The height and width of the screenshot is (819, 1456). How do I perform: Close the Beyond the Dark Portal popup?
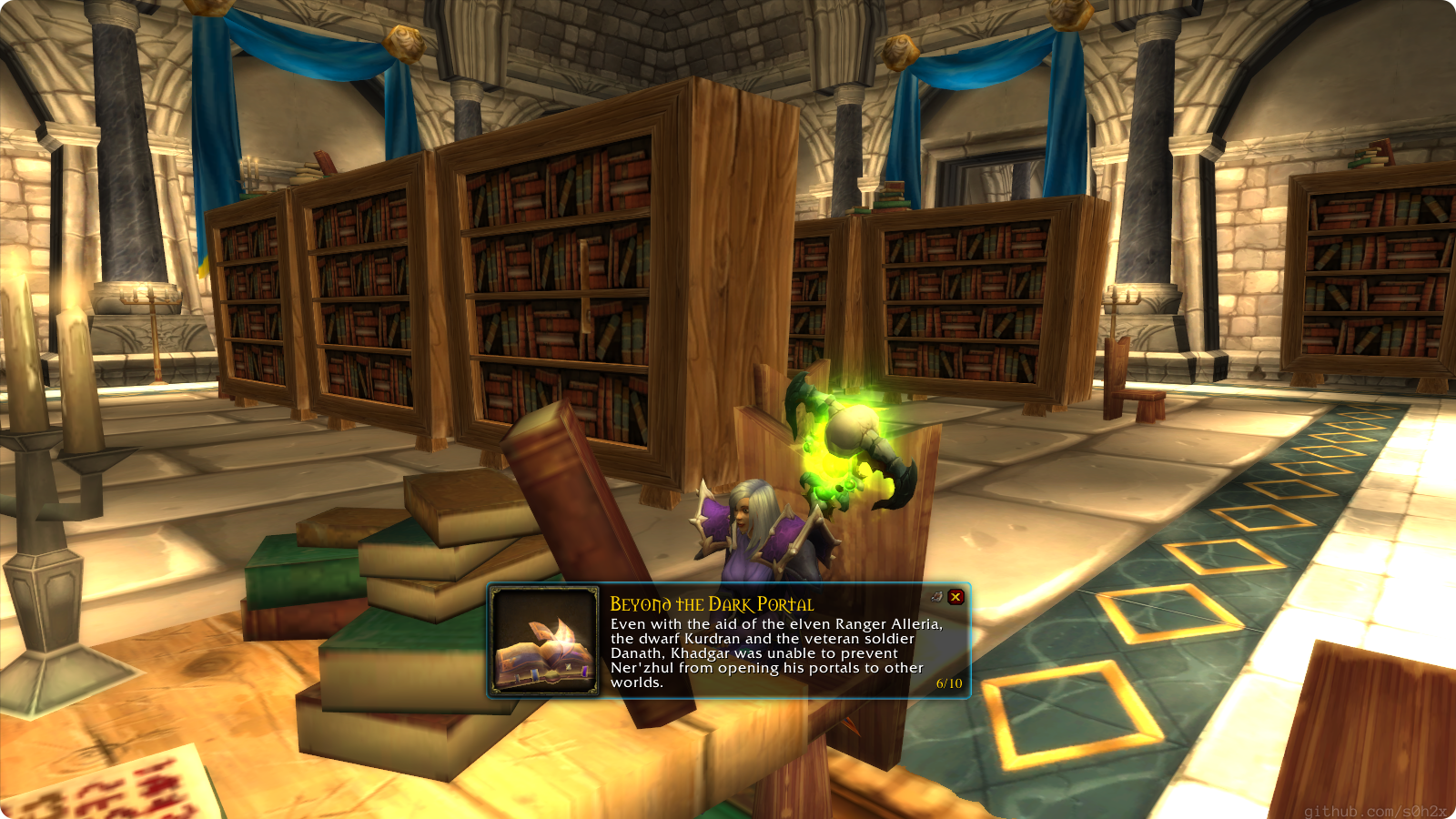click(955, 597)
